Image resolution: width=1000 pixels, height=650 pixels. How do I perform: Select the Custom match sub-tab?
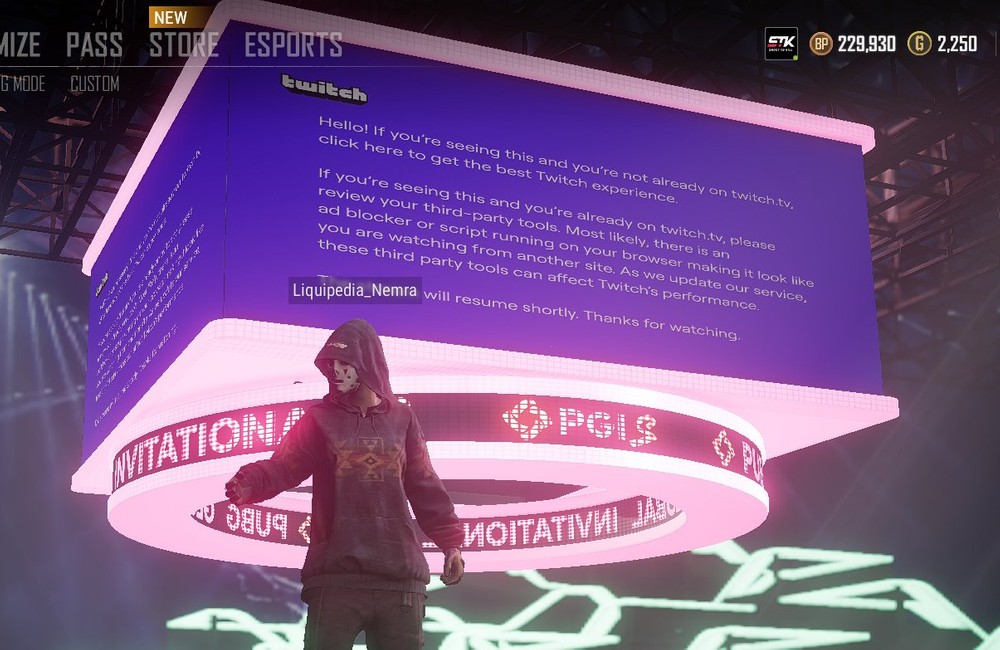point(94,84)
